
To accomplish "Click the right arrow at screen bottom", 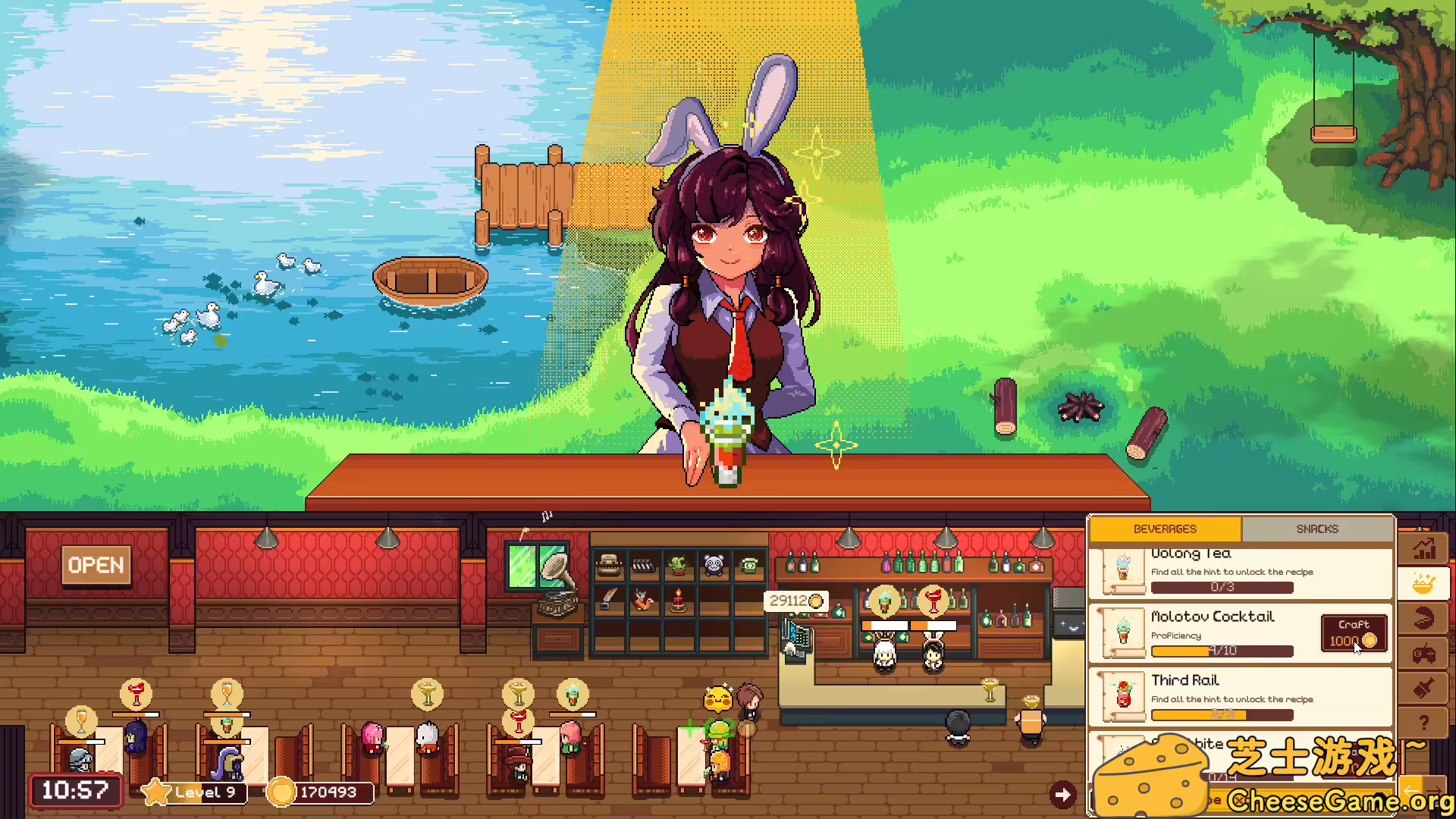I will [x=1063, y=794].
